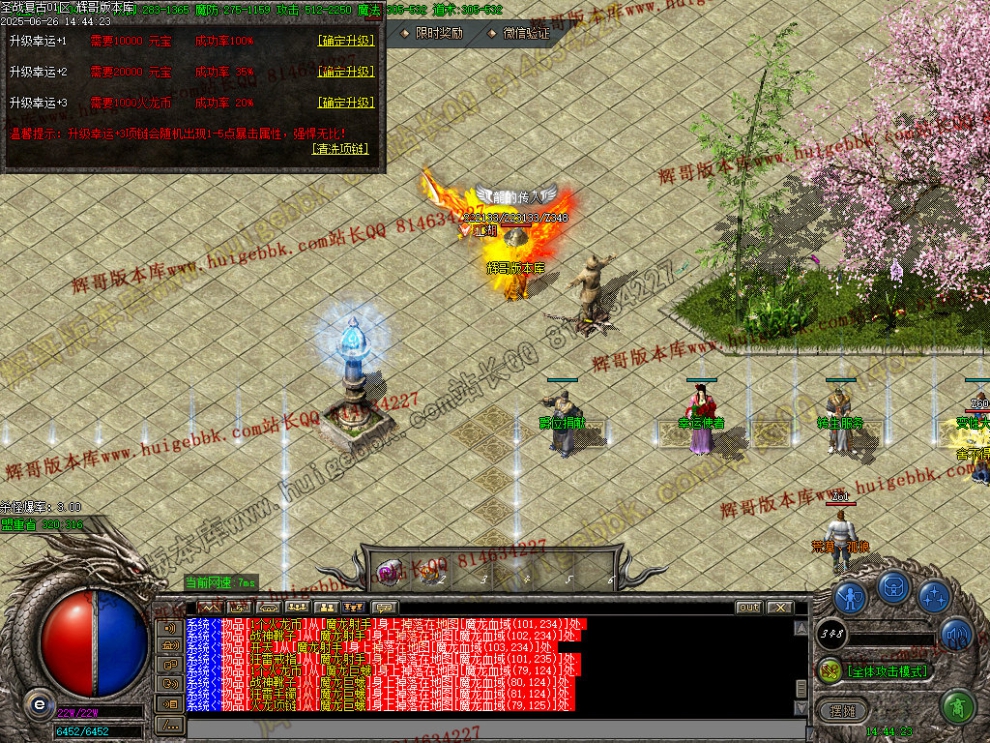Image resolution: width=990 pixels, height=743 pixels.
Task: Toggle the sound speaker round button
Action: coord(956,634)
